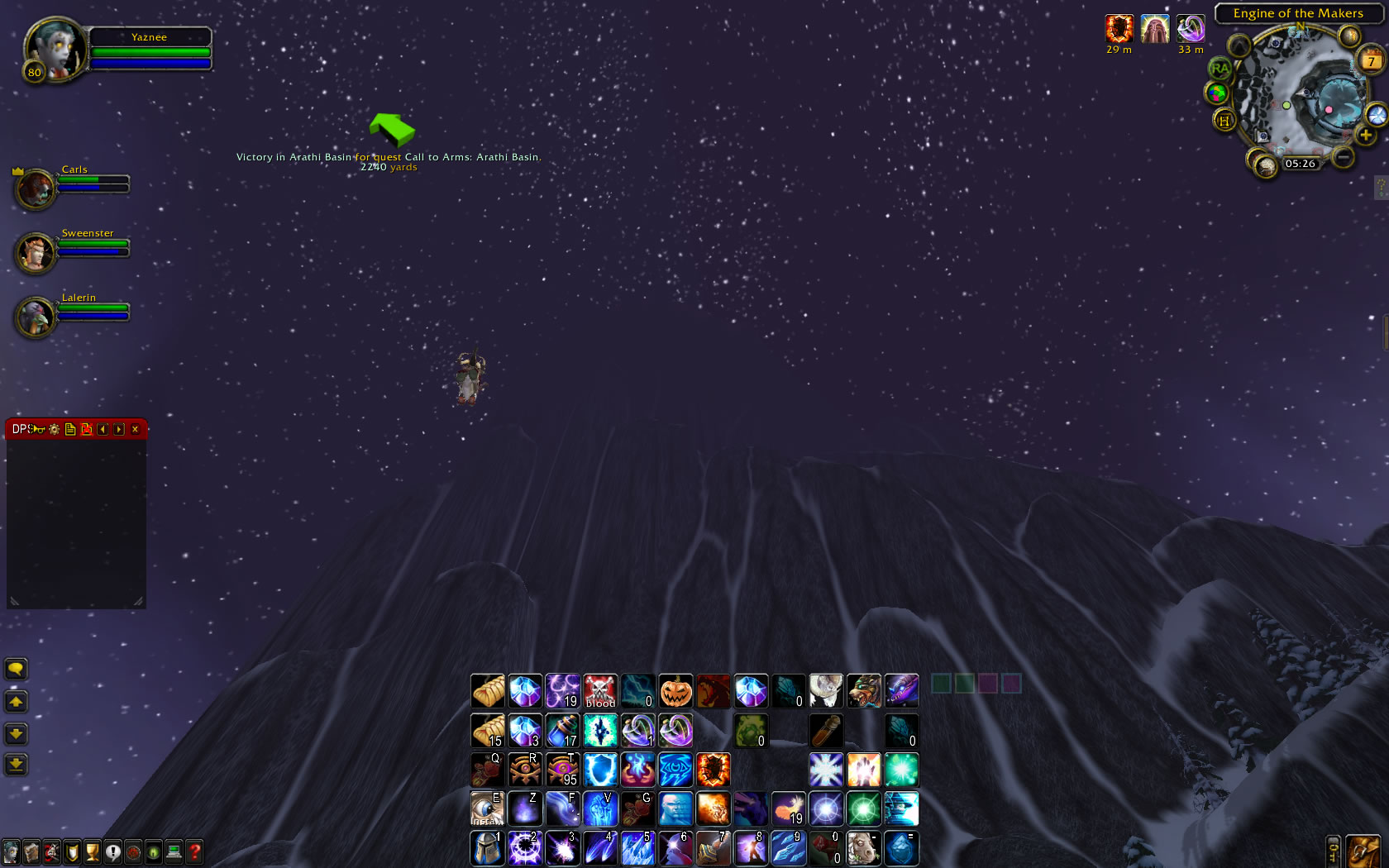This screenshot has width=1389, height=868.
Task: Open the quest log exclamation mark button
Action: pyautogui.click(x=113, y=851)
